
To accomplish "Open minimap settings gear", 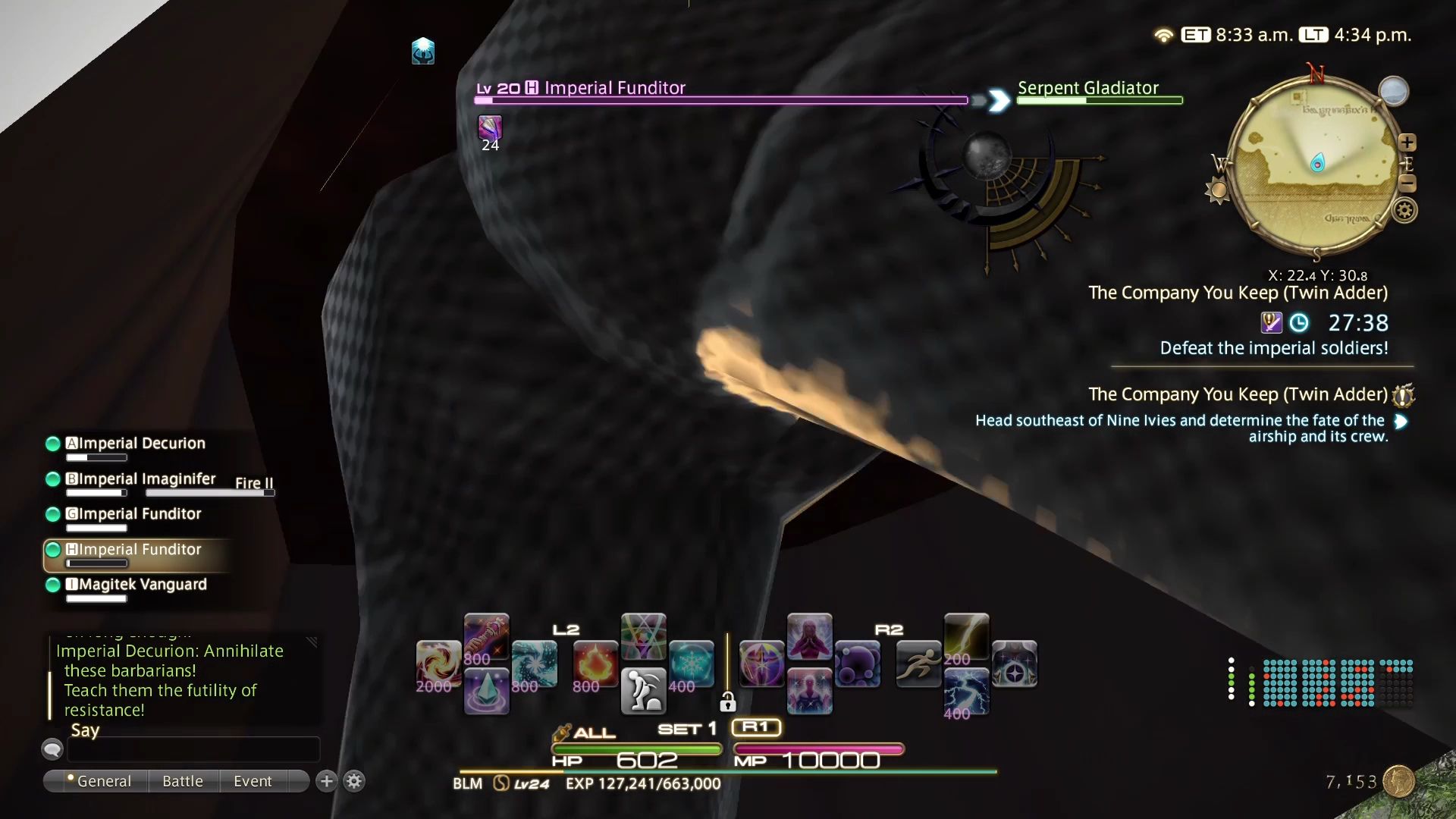I will coord(1404,211).
